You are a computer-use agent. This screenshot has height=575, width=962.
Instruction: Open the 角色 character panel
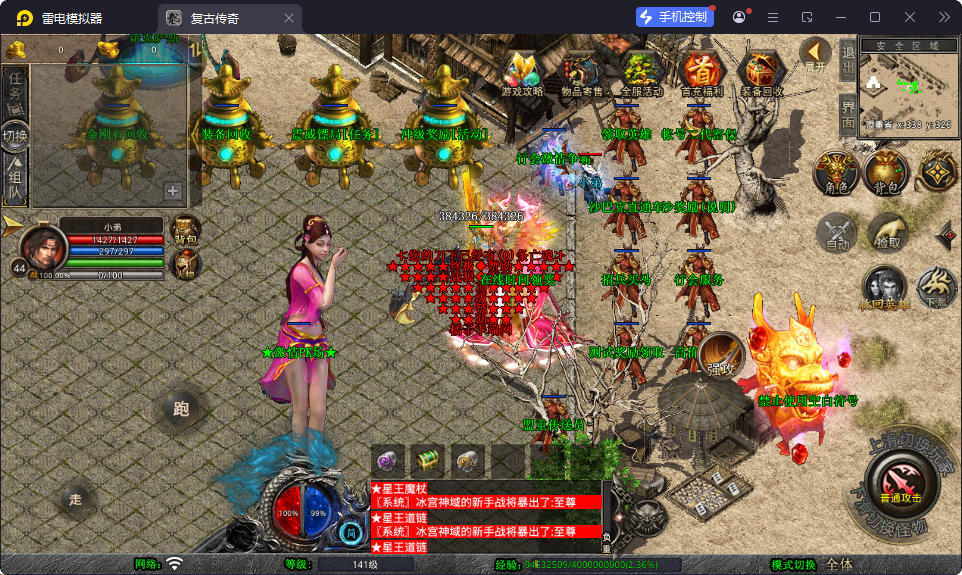click(835, 173)
